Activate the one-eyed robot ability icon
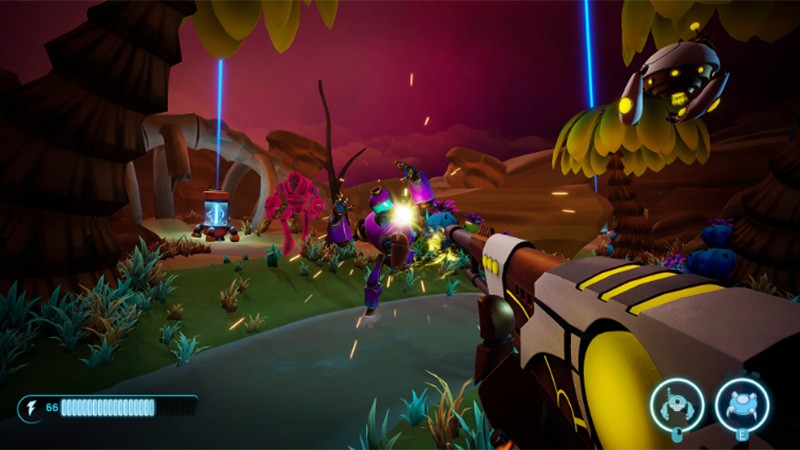The height and width of the screenshot is (450, 800). tap(677, 405)
